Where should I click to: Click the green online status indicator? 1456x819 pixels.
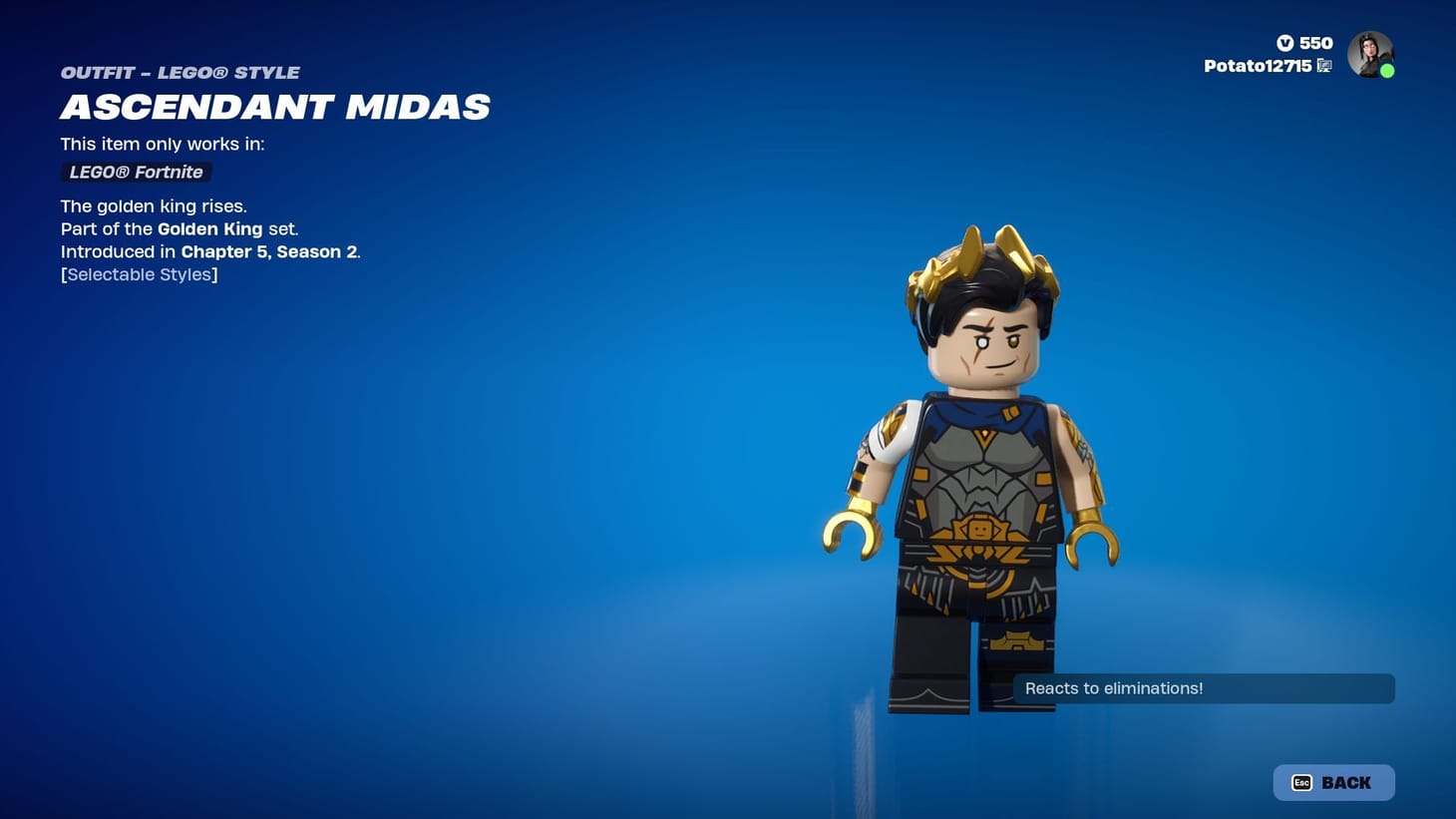point(1387,71)
